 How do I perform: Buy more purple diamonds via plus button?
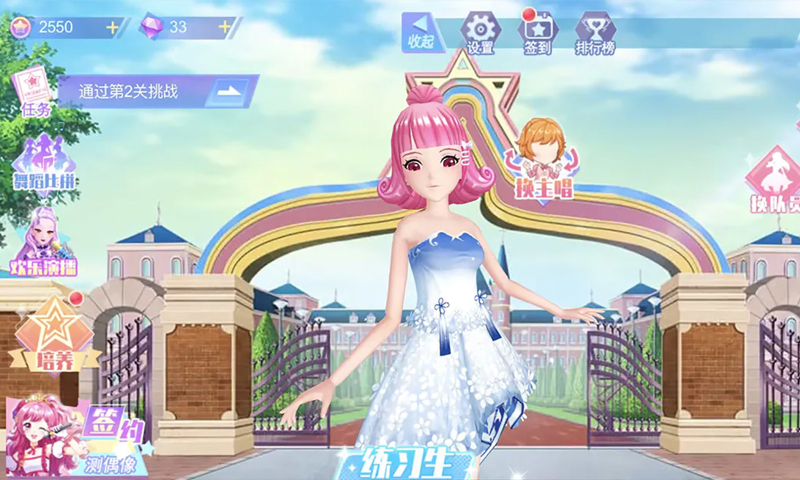pyautogui.click(x=225, y=27)
